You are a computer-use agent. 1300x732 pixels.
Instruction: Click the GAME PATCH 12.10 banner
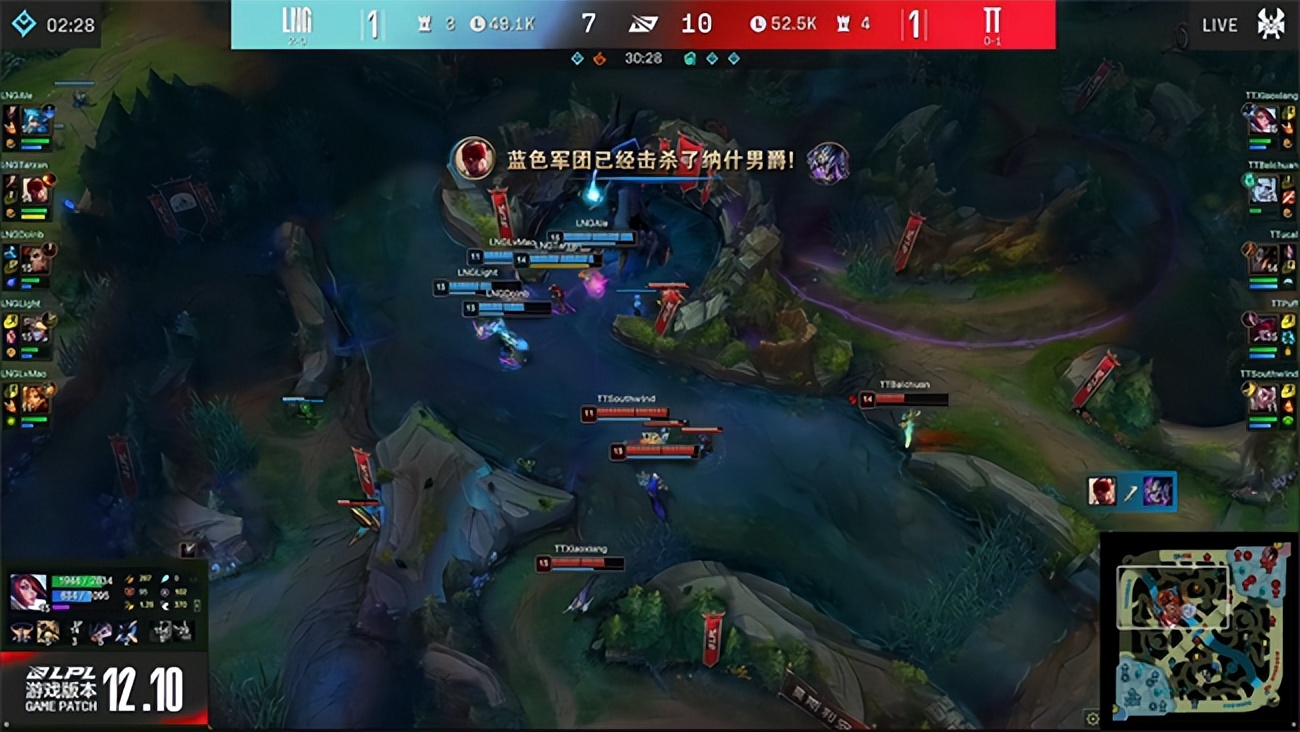point(110,697)
